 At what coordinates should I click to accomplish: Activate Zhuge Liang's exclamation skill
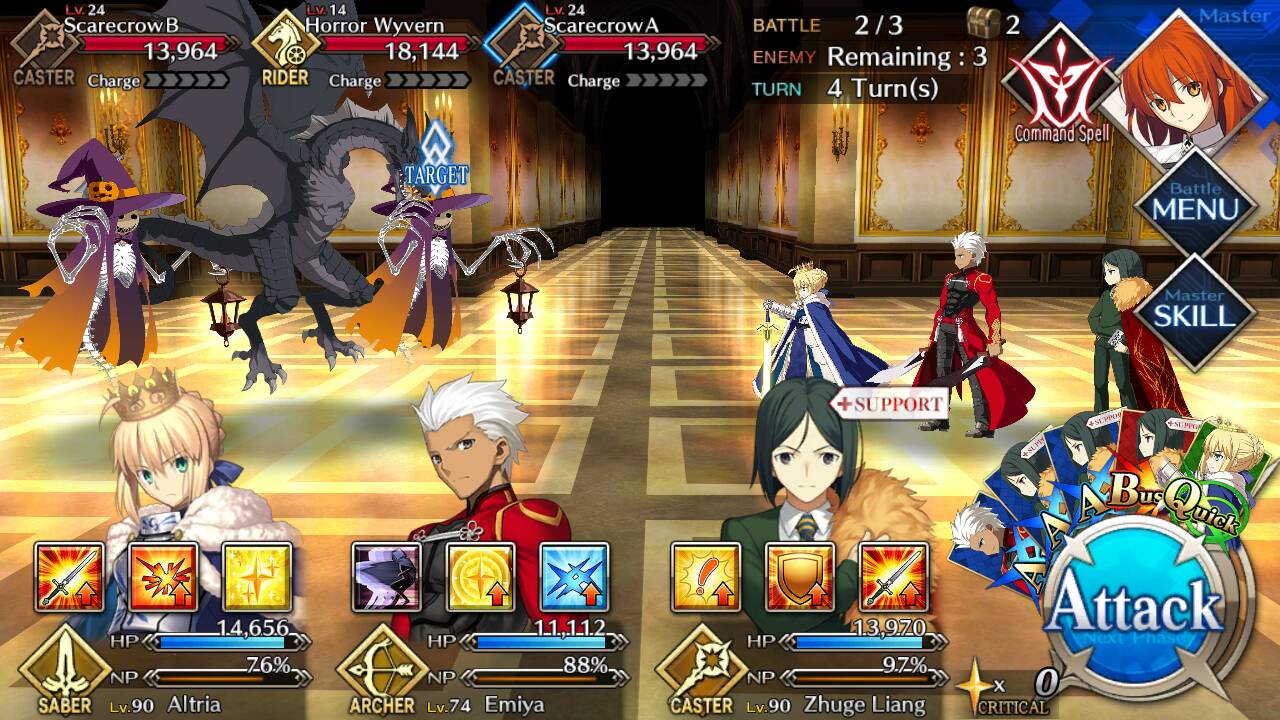(x=705, y=577)
